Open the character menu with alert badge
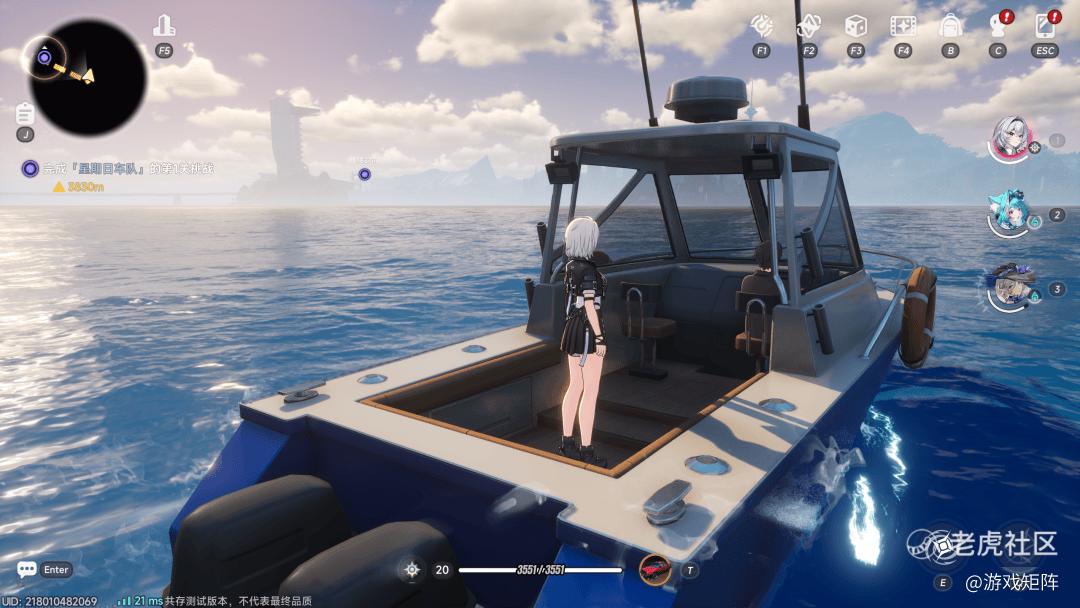 tap(998, 26)
